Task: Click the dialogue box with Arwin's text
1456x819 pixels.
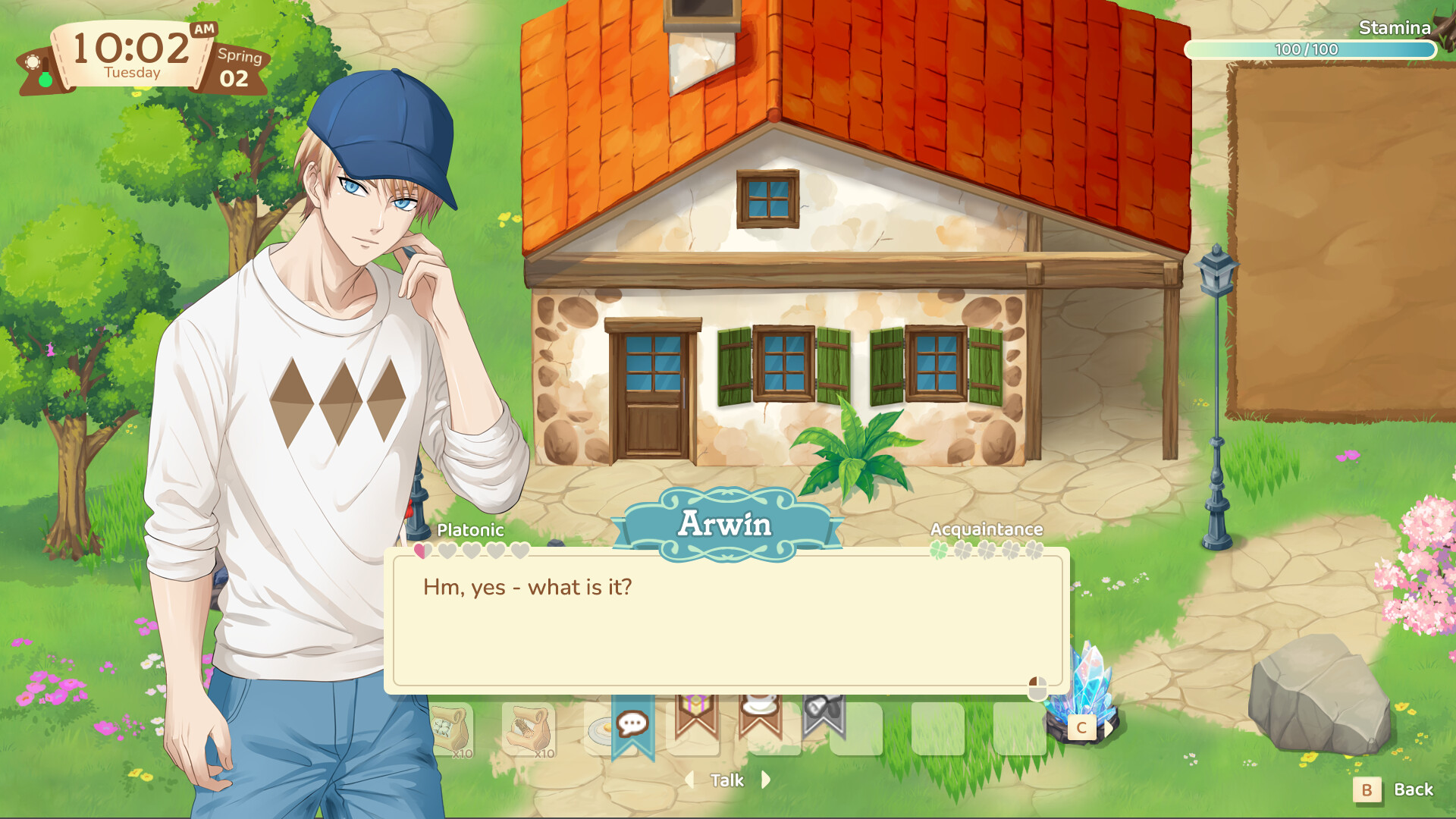Action: point(724,622)
